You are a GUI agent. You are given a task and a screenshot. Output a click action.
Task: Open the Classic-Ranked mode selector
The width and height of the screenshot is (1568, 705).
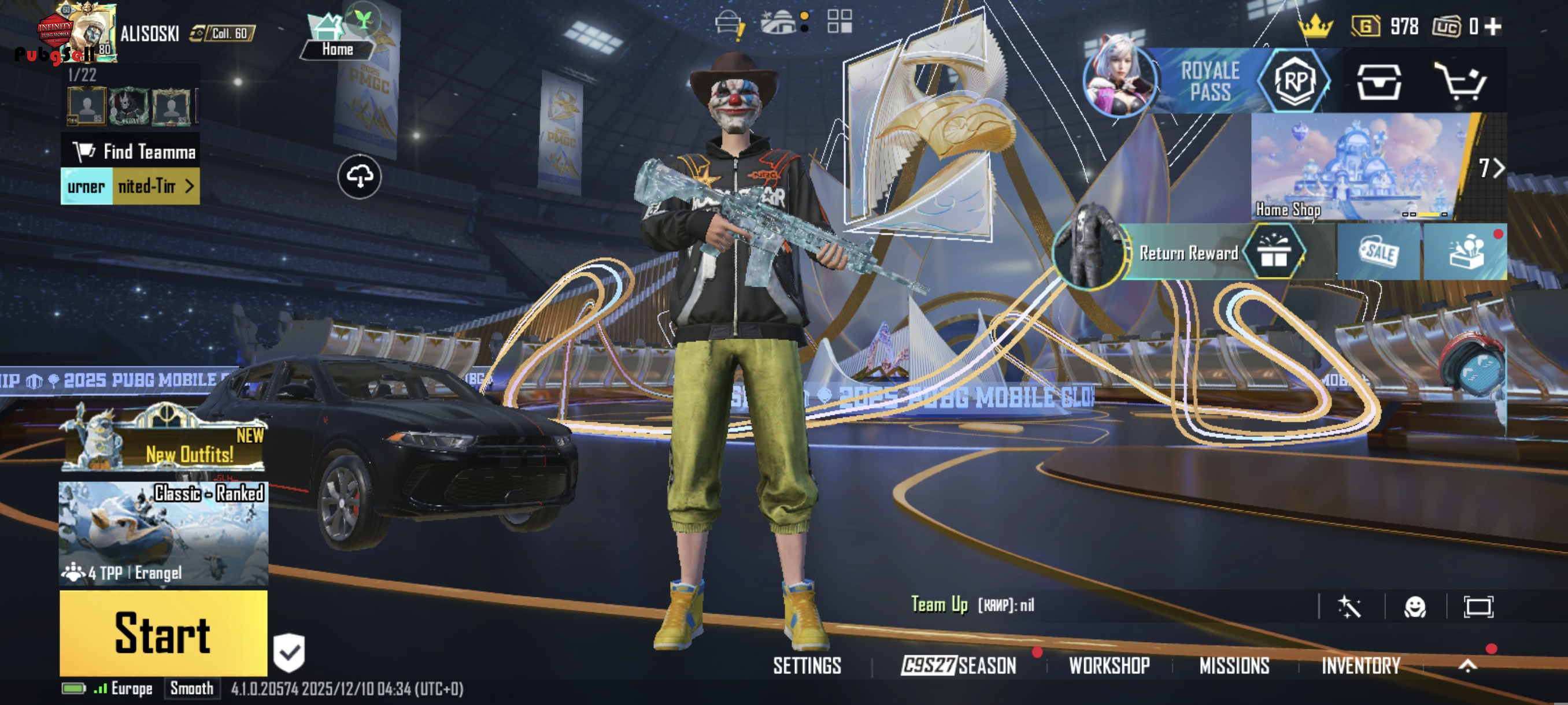[x=163, y=533]
